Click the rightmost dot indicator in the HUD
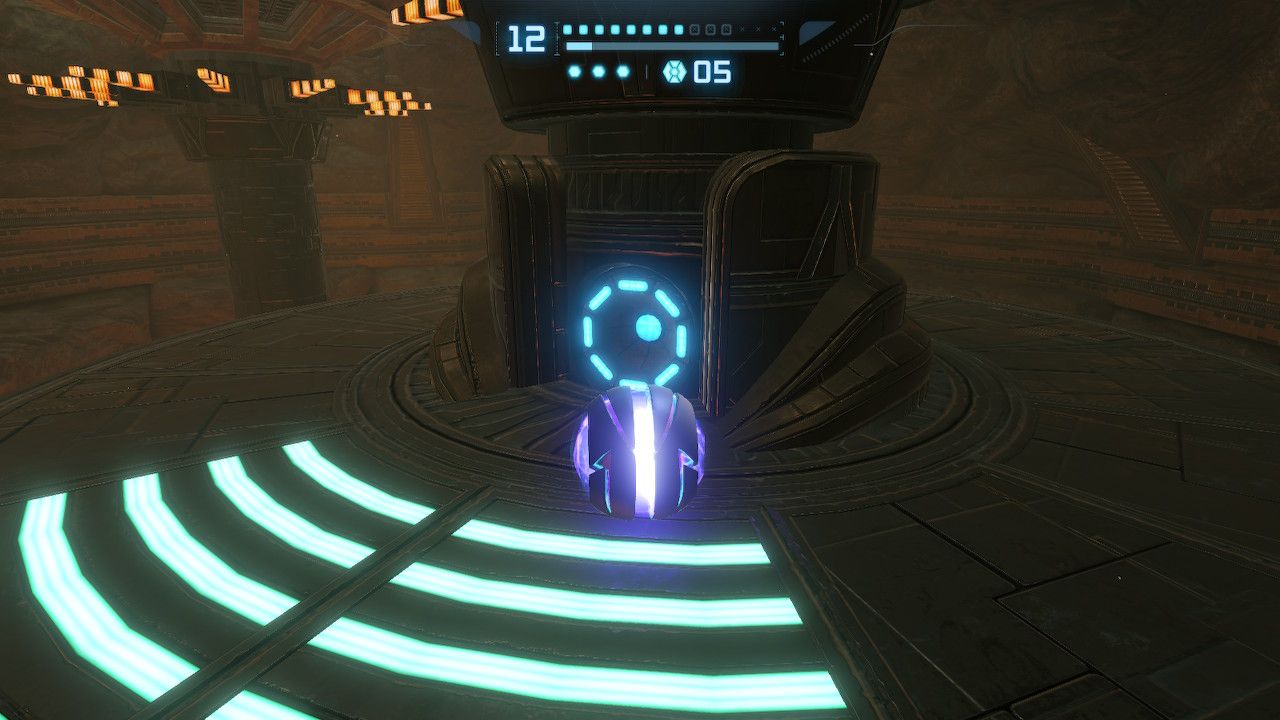 tap(622, 70)
